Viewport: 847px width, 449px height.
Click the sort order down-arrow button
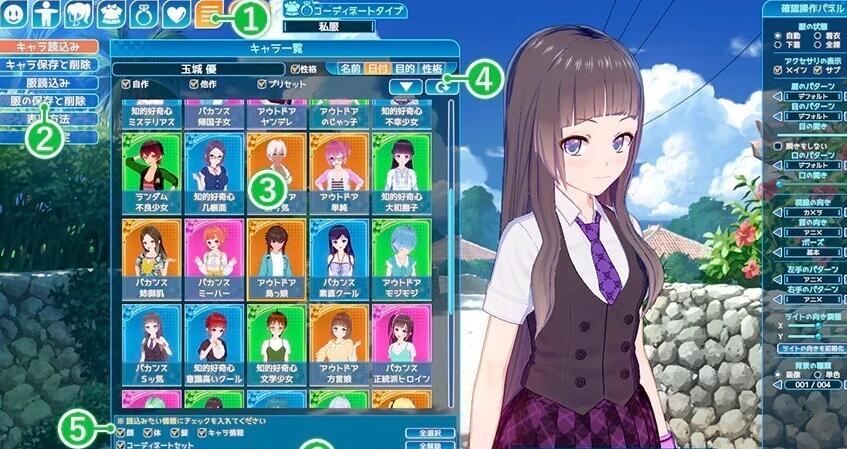[408, 87]
